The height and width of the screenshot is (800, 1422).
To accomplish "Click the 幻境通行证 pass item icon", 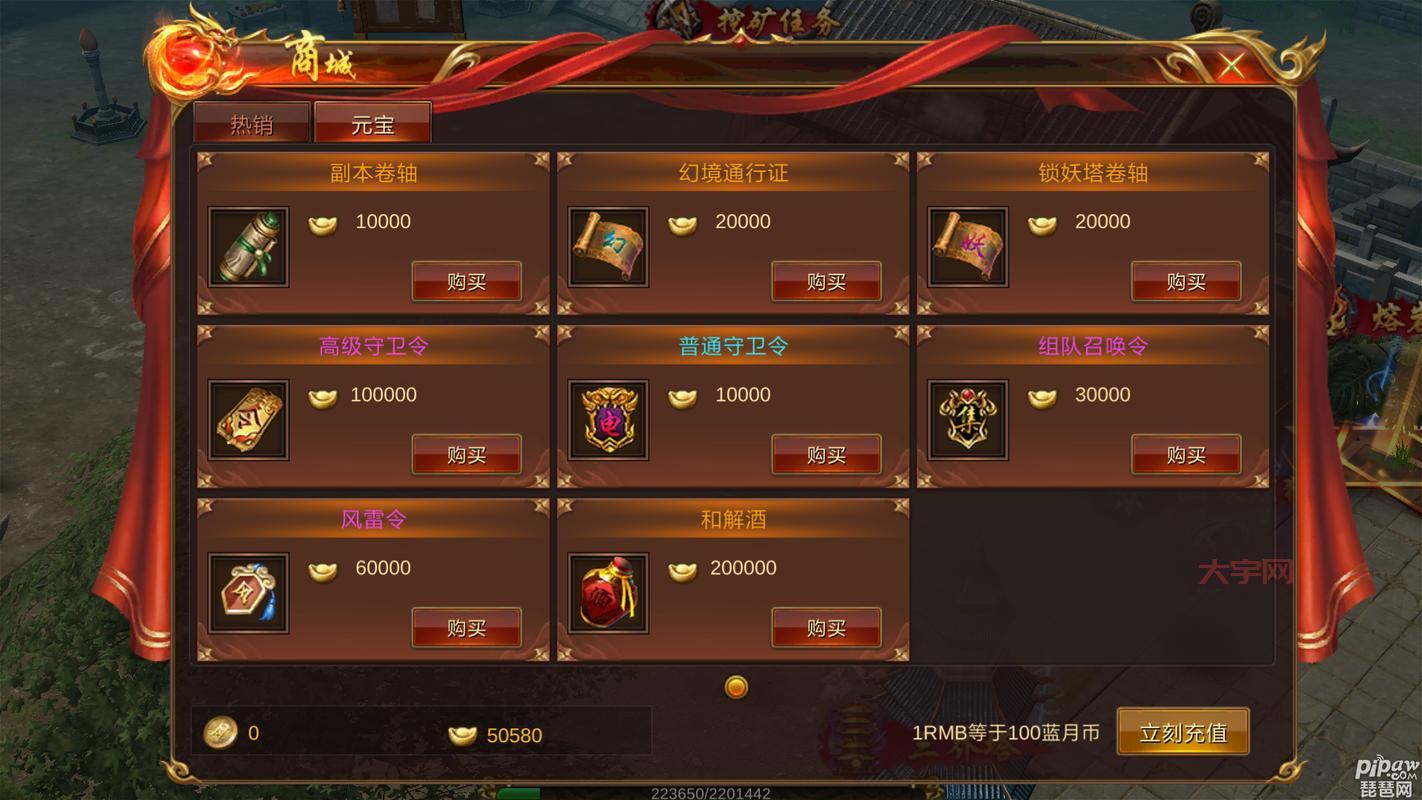I will click(x=607, y=245).
